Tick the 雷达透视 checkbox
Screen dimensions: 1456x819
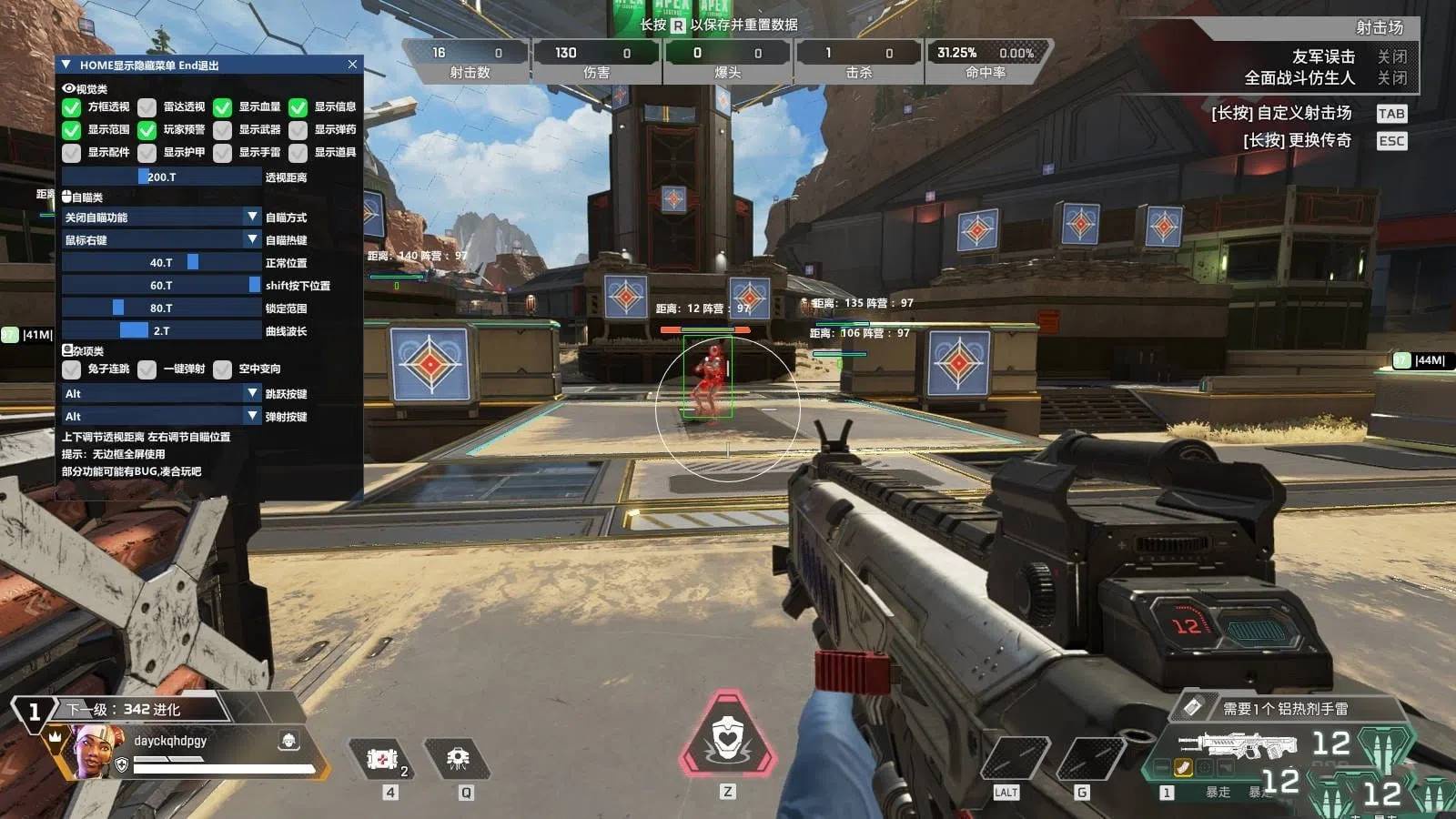(x=147, y=107)
